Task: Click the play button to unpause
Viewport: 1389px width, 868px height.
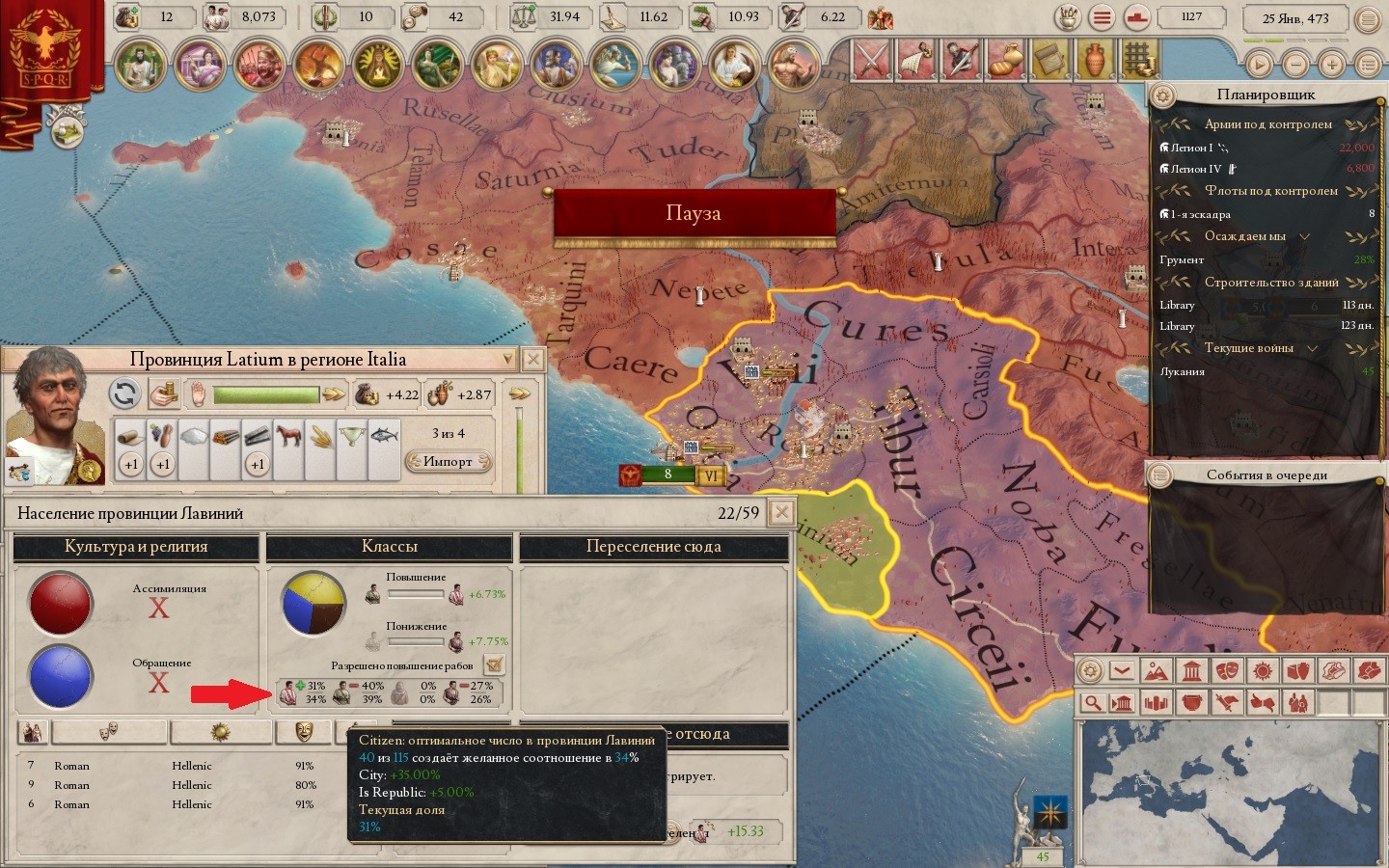Action: click(1259, 65)
